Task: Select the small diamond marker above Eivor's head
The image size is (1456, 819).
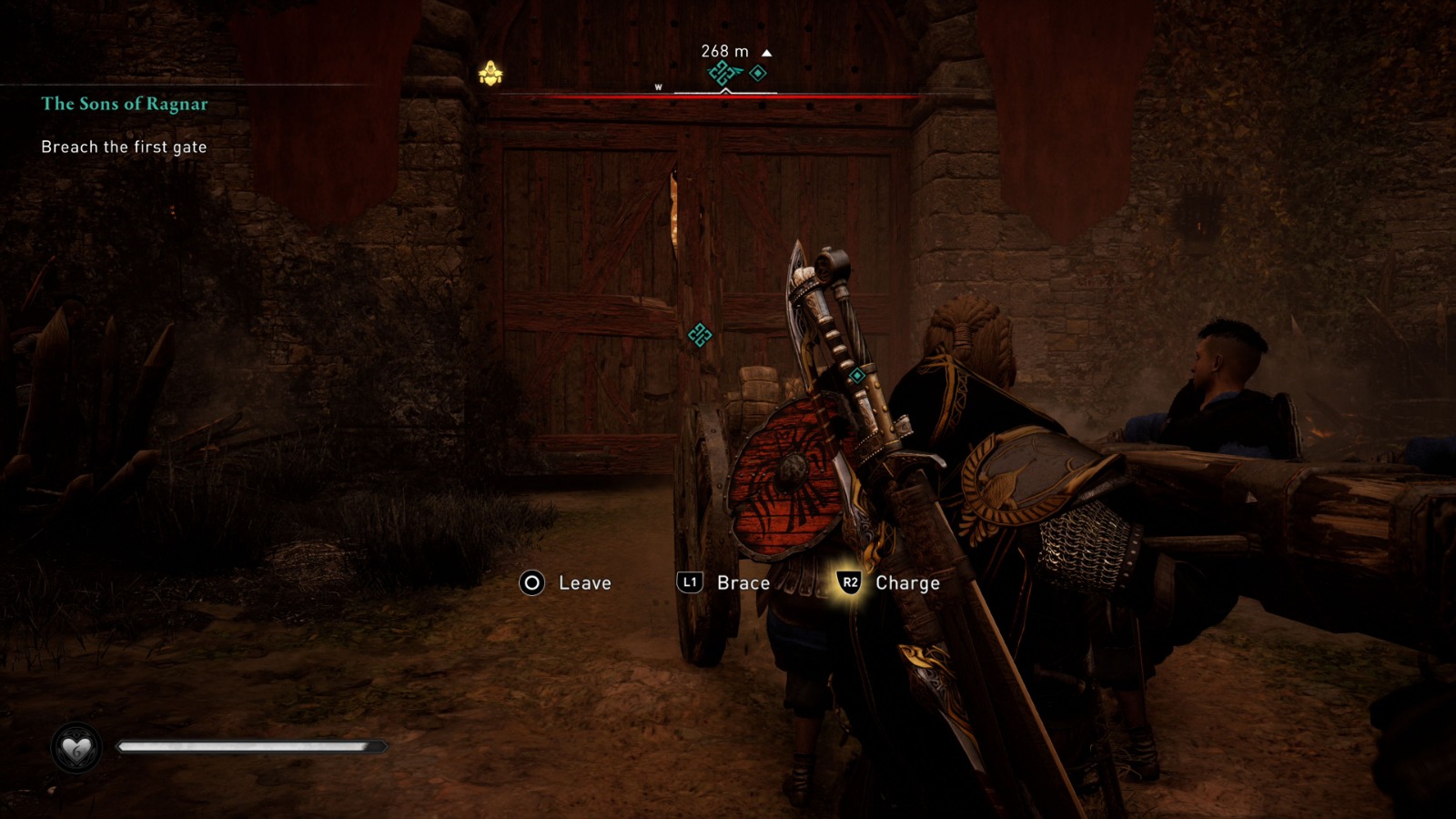Action: (856, 374)
